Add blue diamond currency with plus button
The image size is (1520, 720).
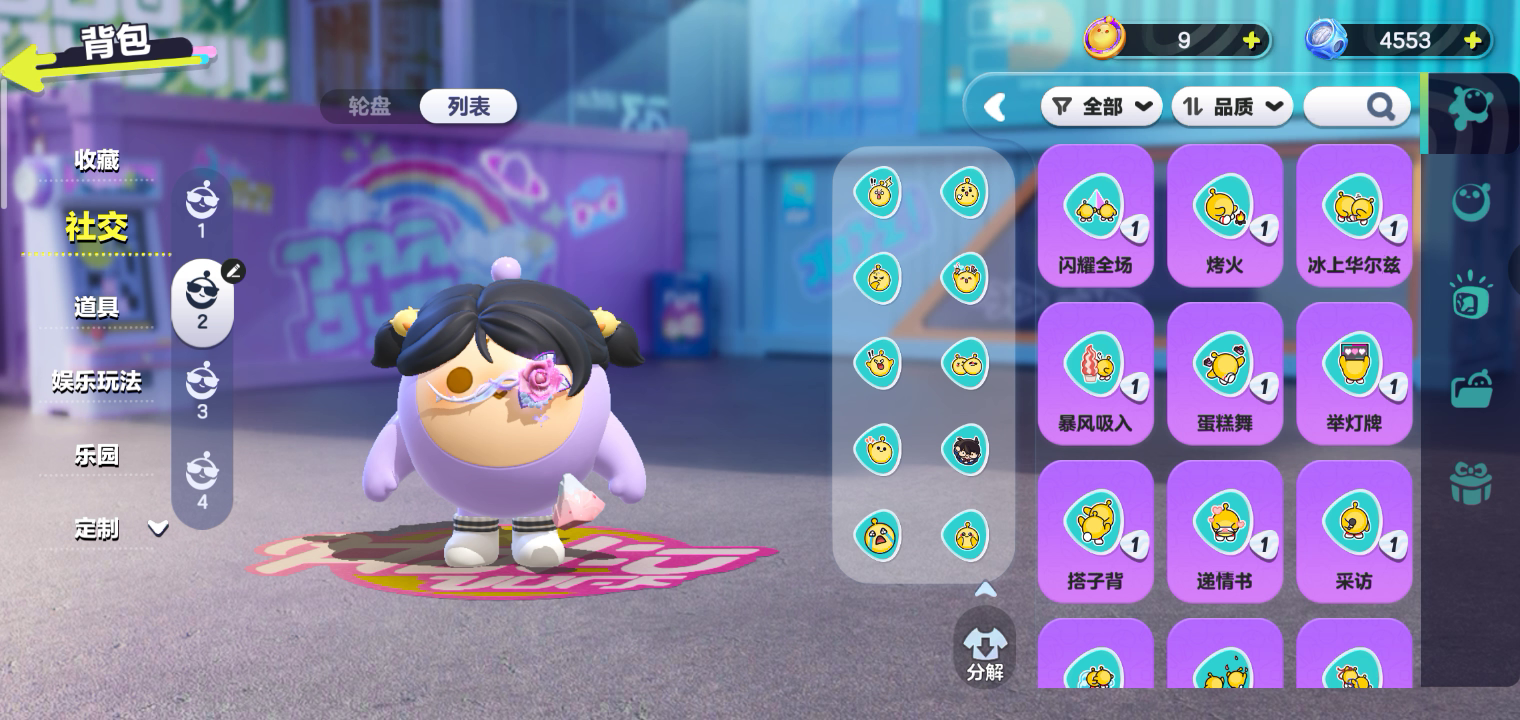[x=1472, y=40]
